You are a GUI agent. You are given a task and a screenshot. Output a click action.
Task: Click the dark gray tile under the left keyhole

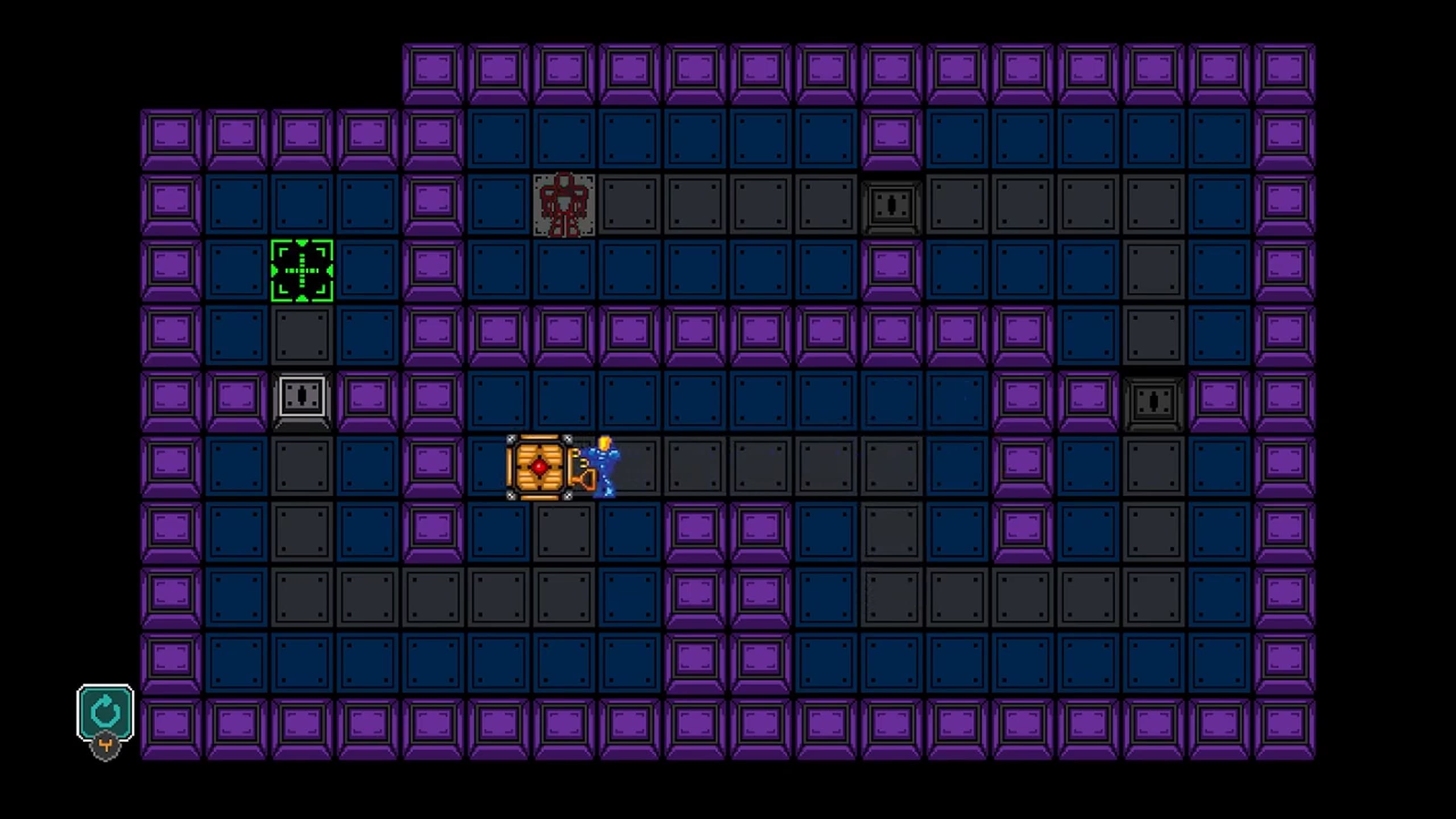pyautogui.click(x=301, y=466)
